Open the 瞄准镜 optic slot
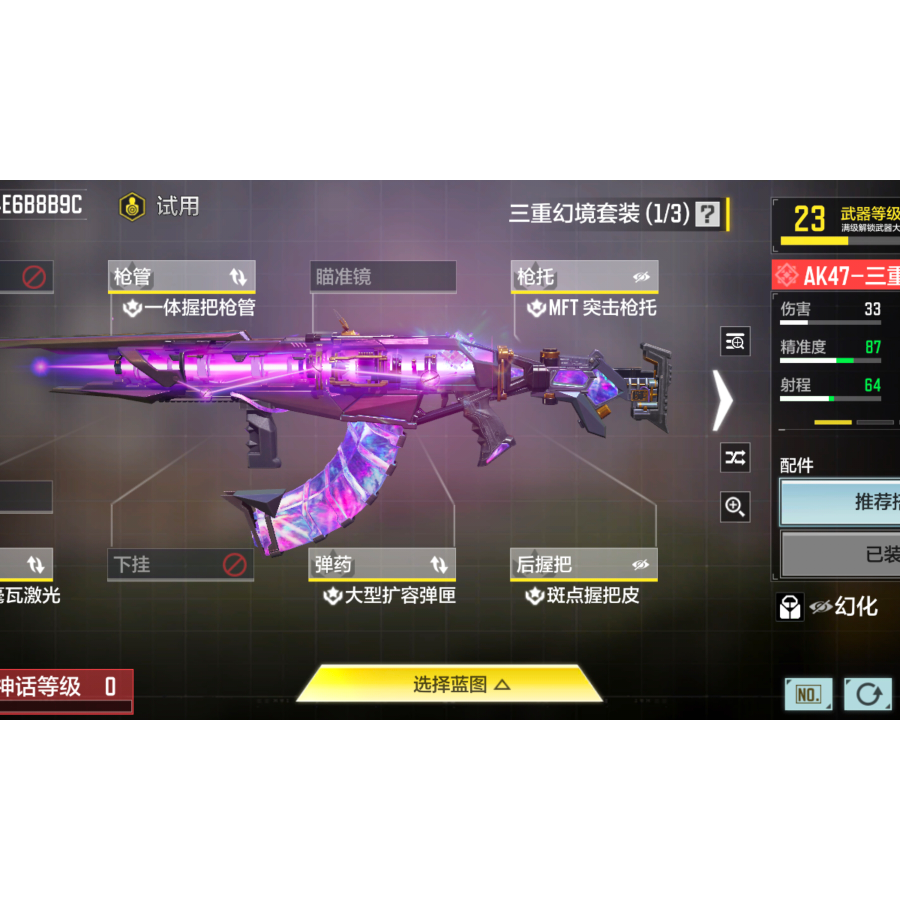Viewport: 900px width, 900px height. click(x=383, y=277)
